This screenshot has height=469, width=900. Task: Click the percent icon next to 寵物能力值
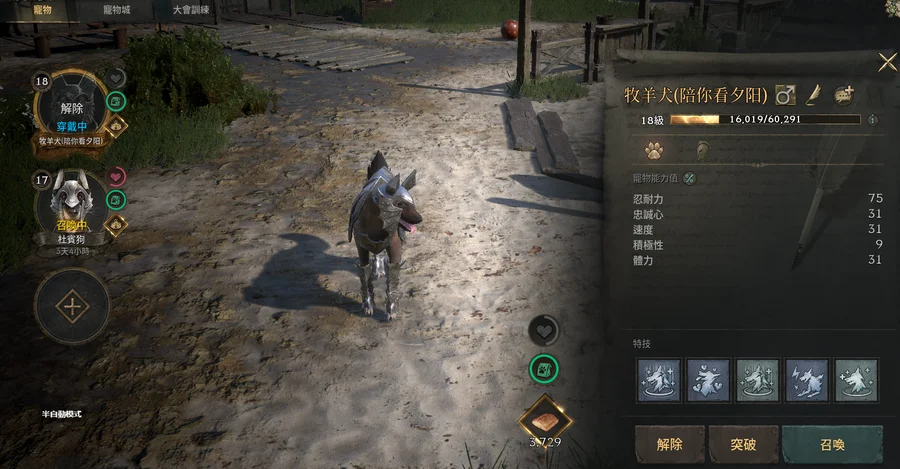pos(690,178)
